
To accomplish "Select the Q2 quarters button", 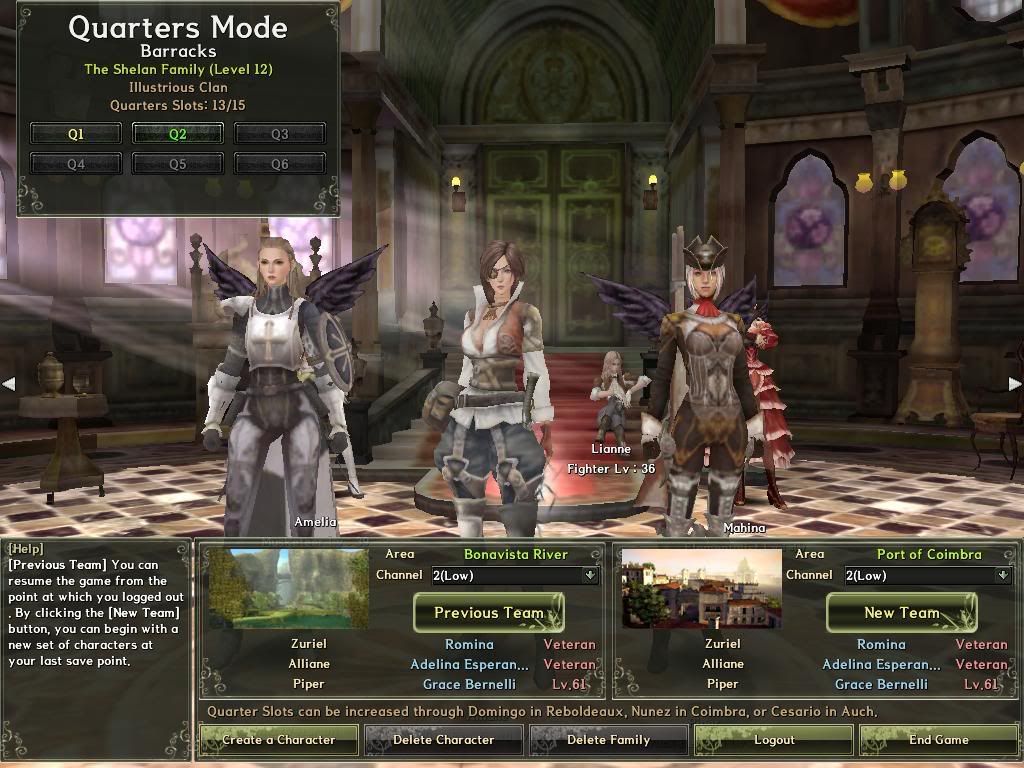I will coord(178,134).
